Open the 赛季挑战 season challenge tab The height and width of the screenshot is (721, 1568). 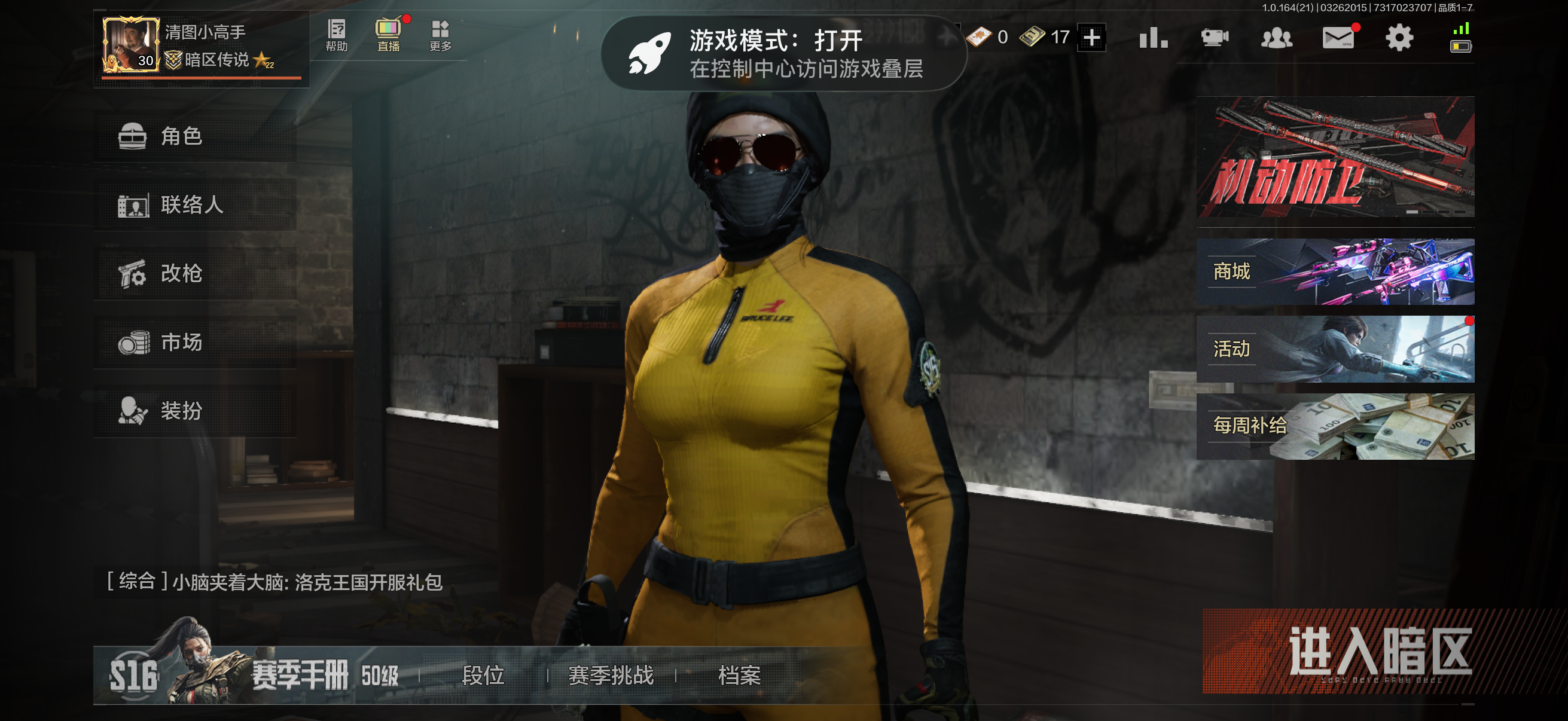(611, 676)
